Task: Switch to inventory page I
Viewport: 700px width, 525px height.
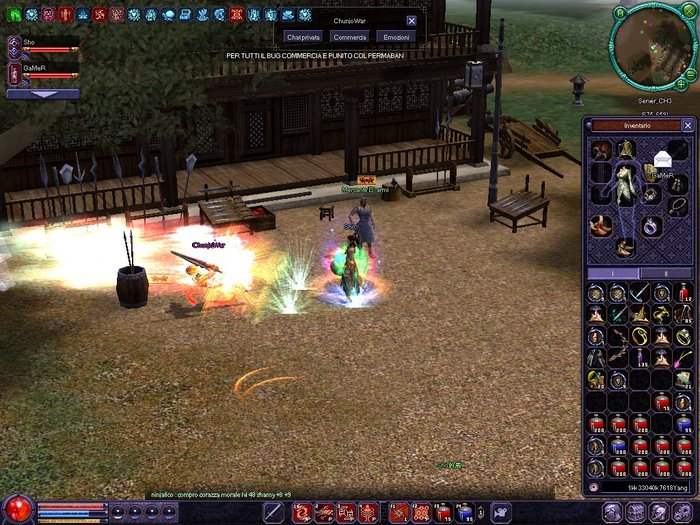Action: pos(613,273)
